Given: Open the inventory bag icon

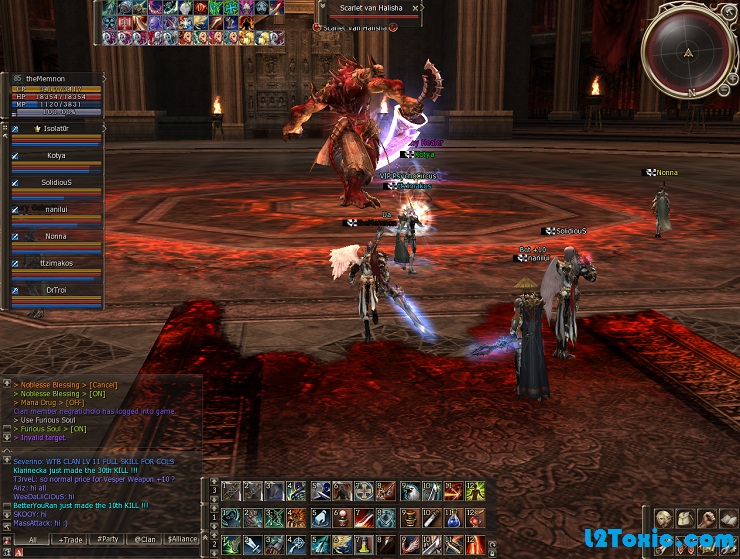Looking at the screenshot, I should point(685,518).
